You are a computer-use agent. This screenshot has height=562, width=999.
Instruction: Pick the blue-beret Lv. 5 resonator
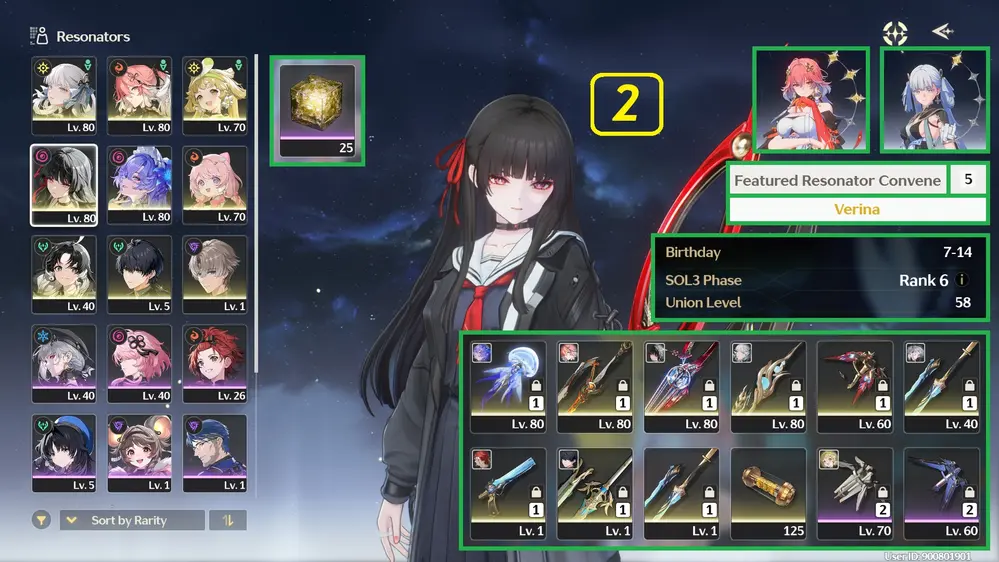[x=64, y=452]
